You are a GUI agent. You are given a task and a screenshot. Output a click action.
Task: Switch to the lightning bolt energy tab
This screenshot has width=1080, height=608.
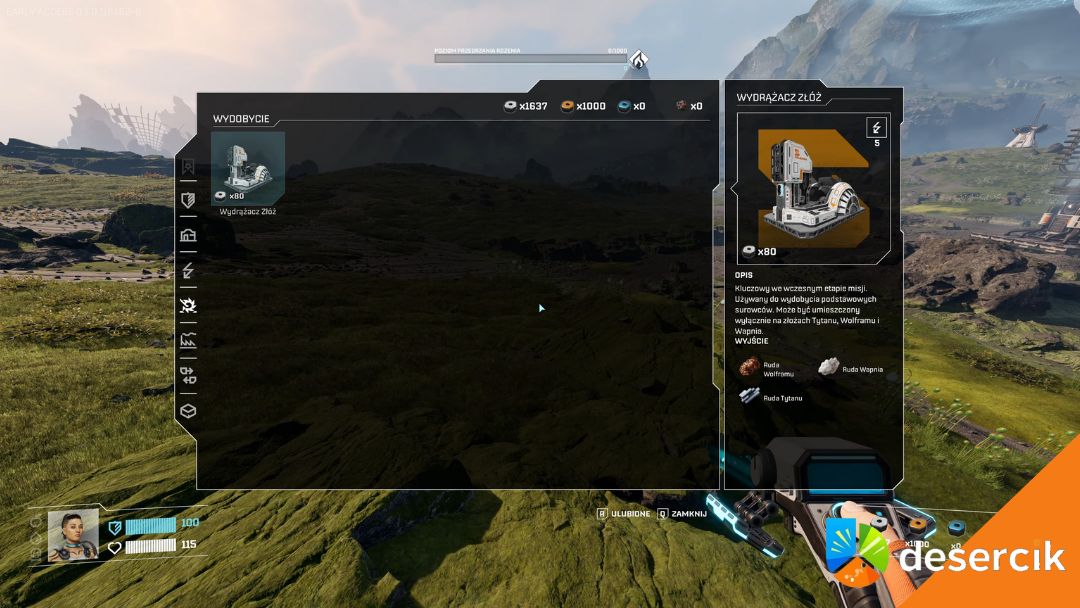[188, 271]
